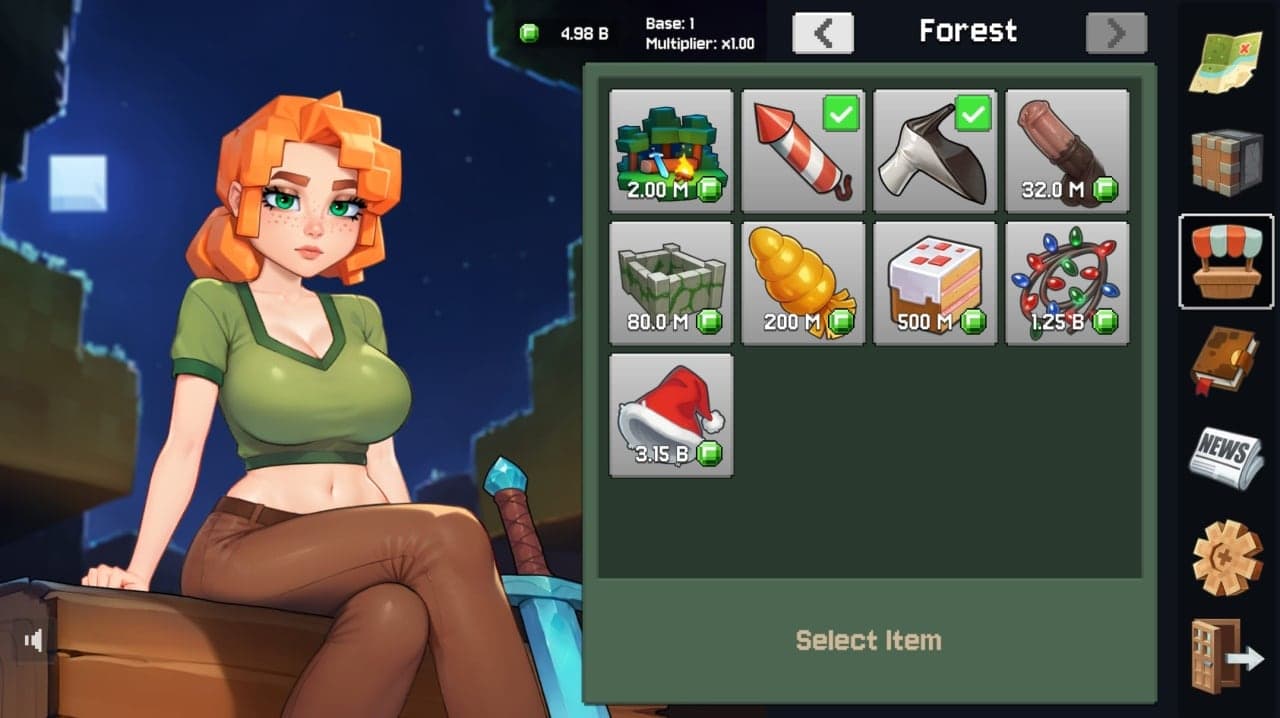Select the forest campsite item for 2.00 M
This screenshot has width=1280, height=718.
tap(671, 151)
